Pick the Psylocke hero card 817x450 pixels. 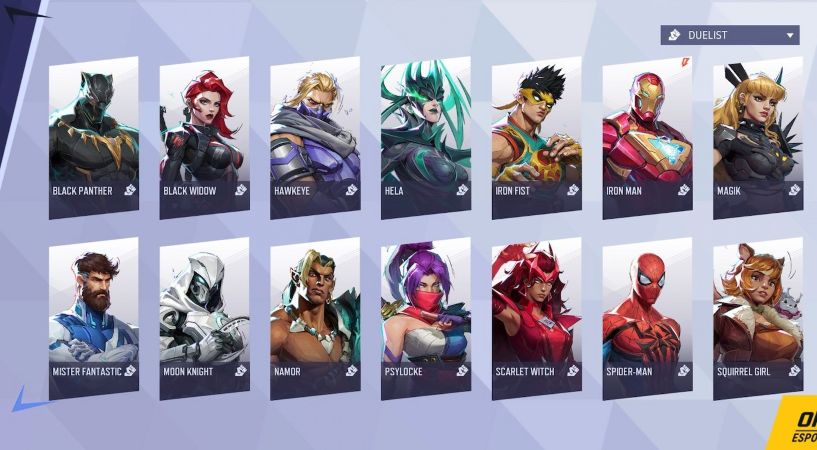pos(425,317)
